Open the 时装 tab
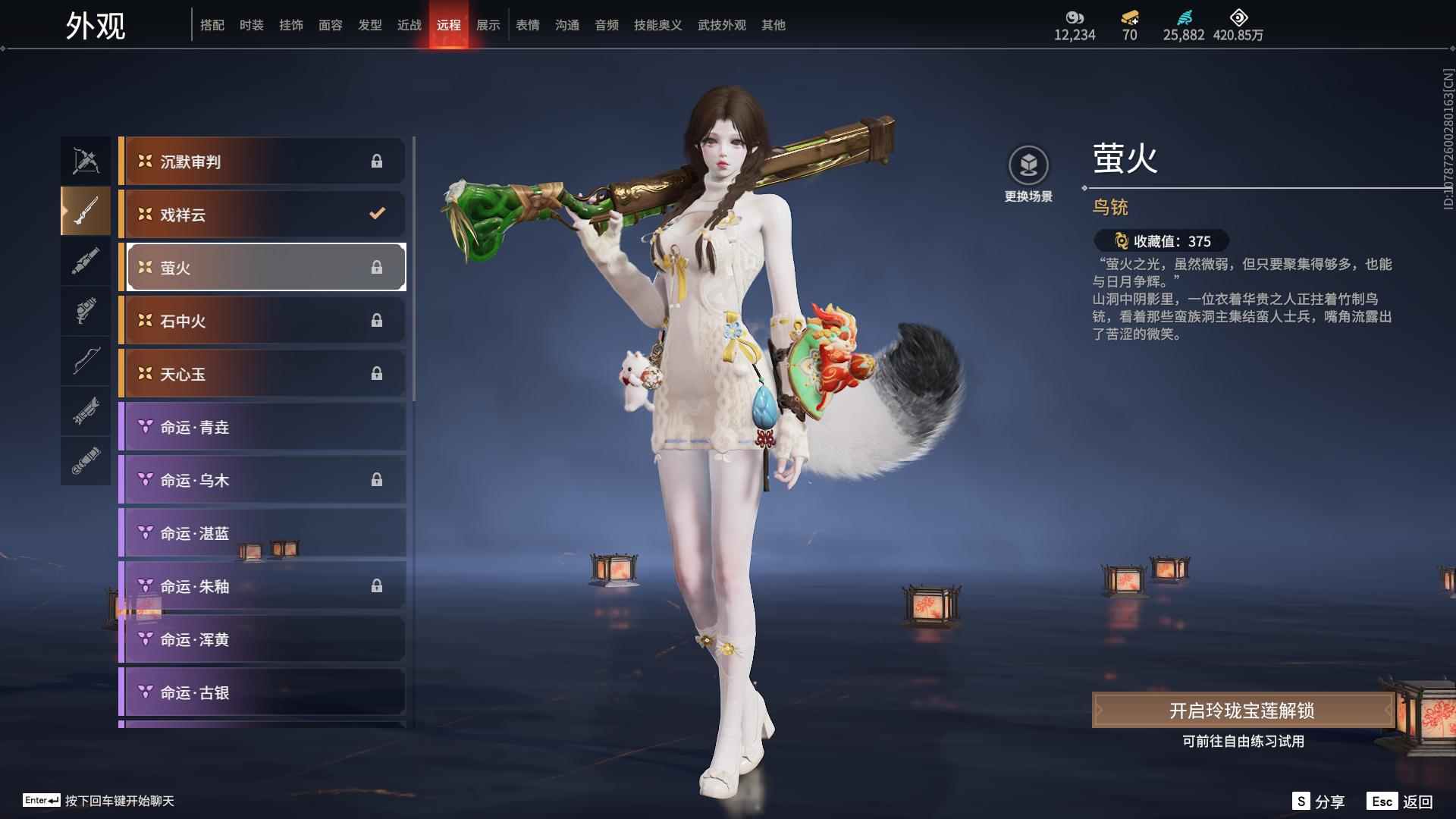 click(x=253, y=25)
